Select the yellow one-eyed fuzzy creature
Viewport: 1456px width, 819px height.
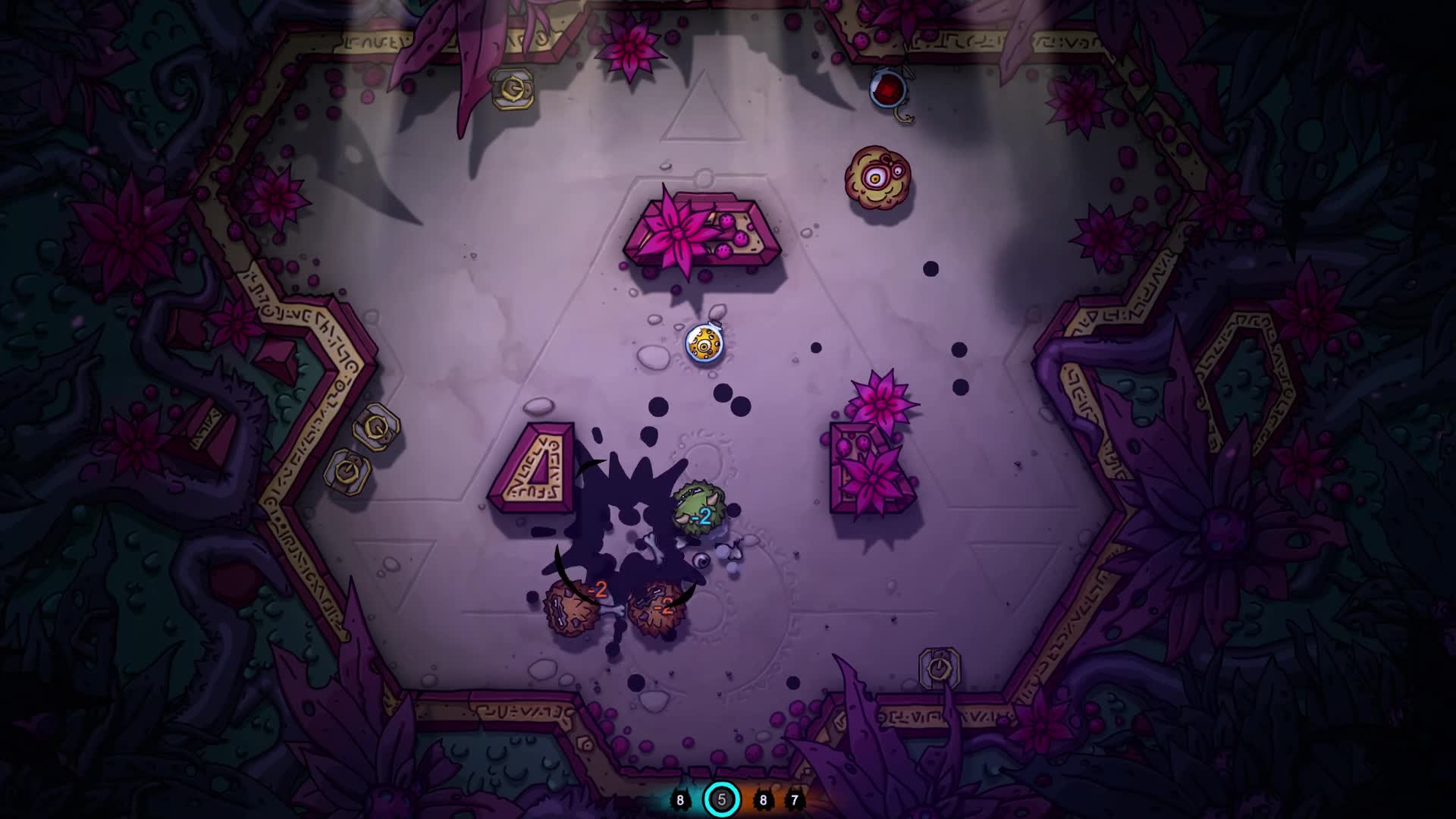pyautogui.click(x=877, y=176)
